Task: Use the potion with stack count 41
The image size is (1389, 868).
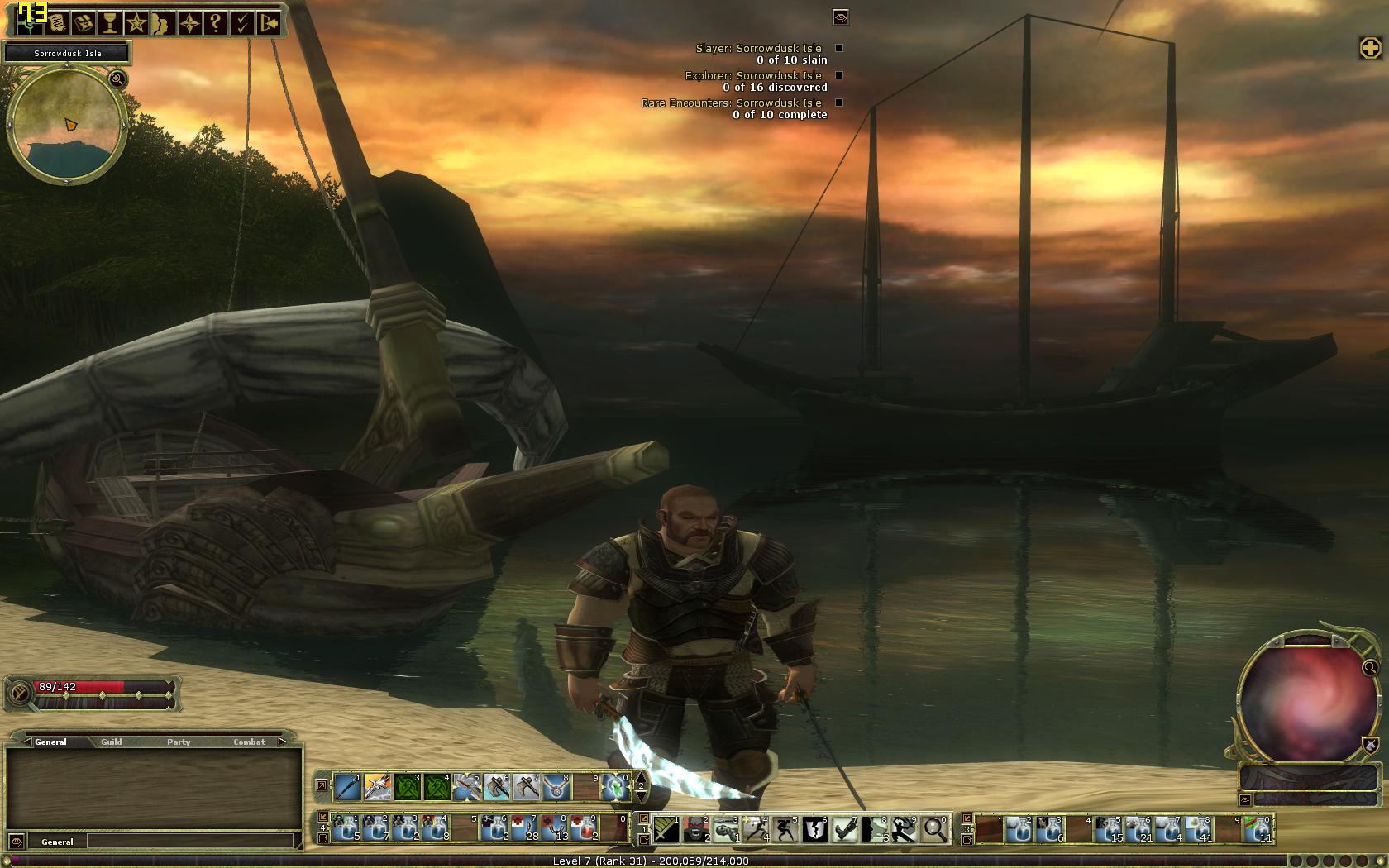Action: 1197,828
